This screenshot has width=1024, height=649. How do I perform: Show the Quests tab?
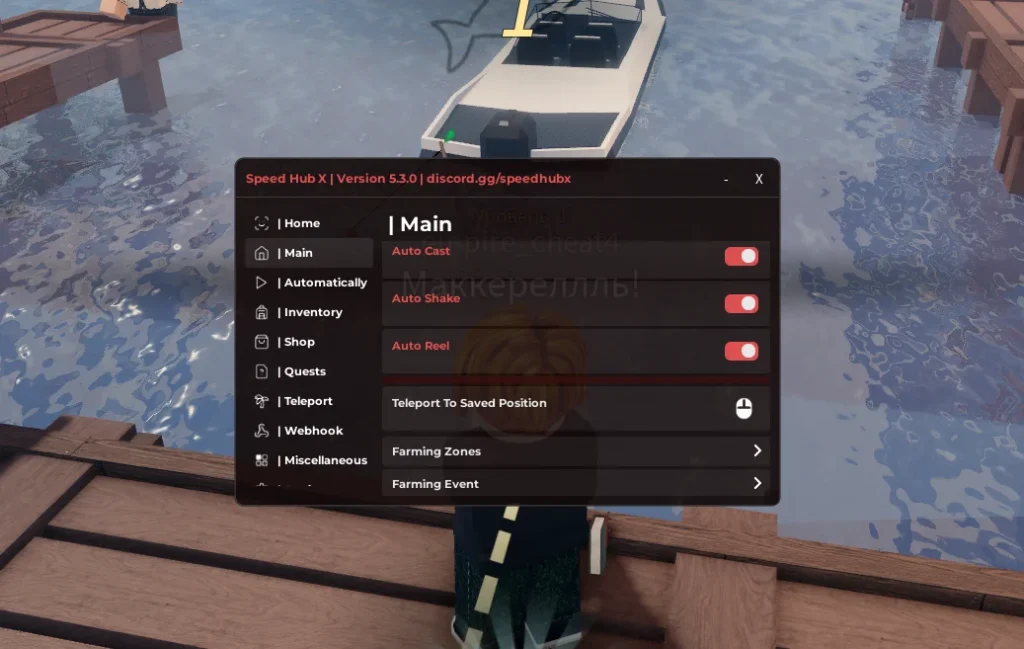302,371
